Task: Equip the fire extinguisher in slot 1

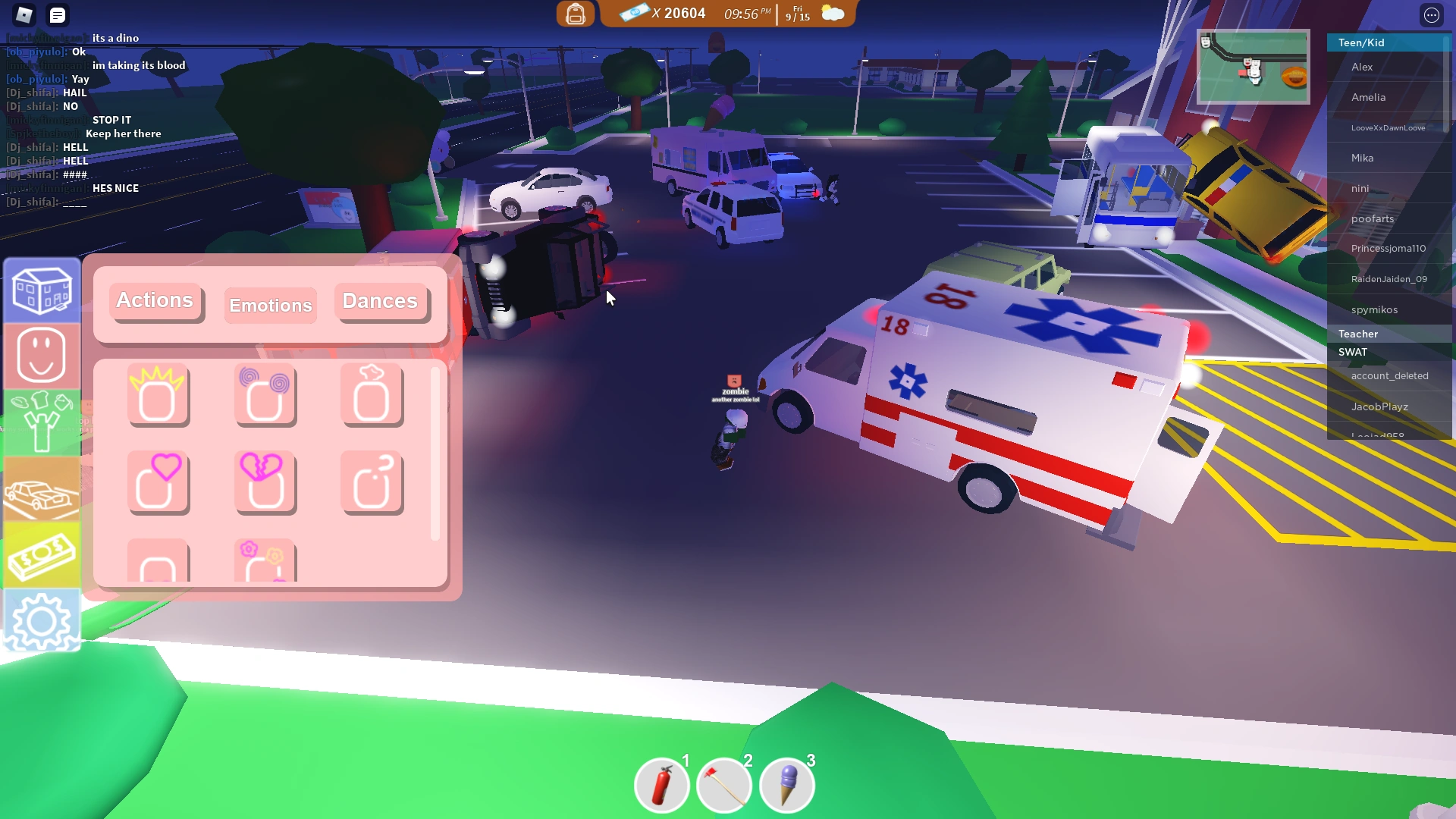Action: point(661,785)
